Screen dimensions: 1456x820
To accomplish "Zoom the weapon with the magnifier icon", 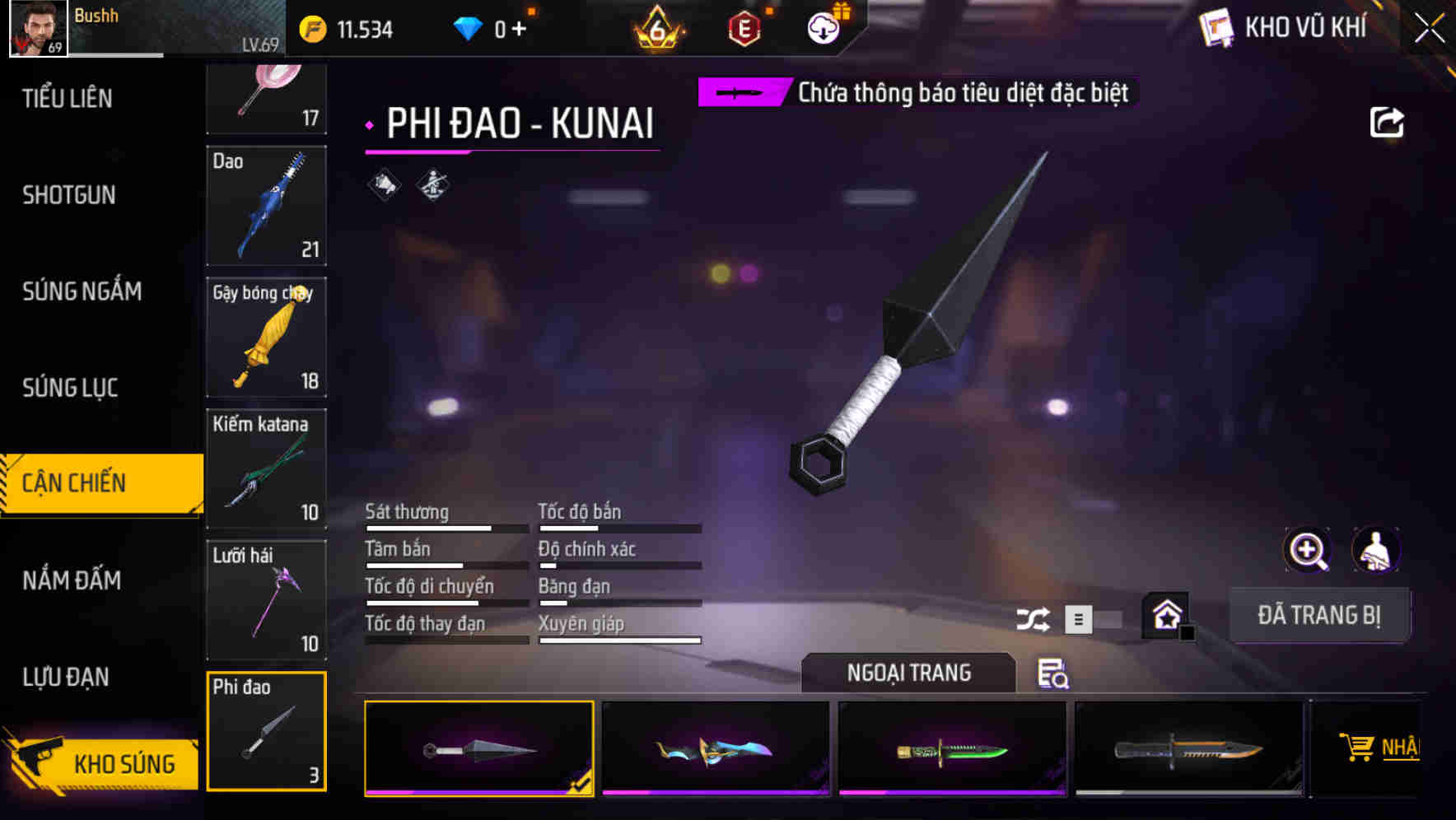I will [1308, 550].
